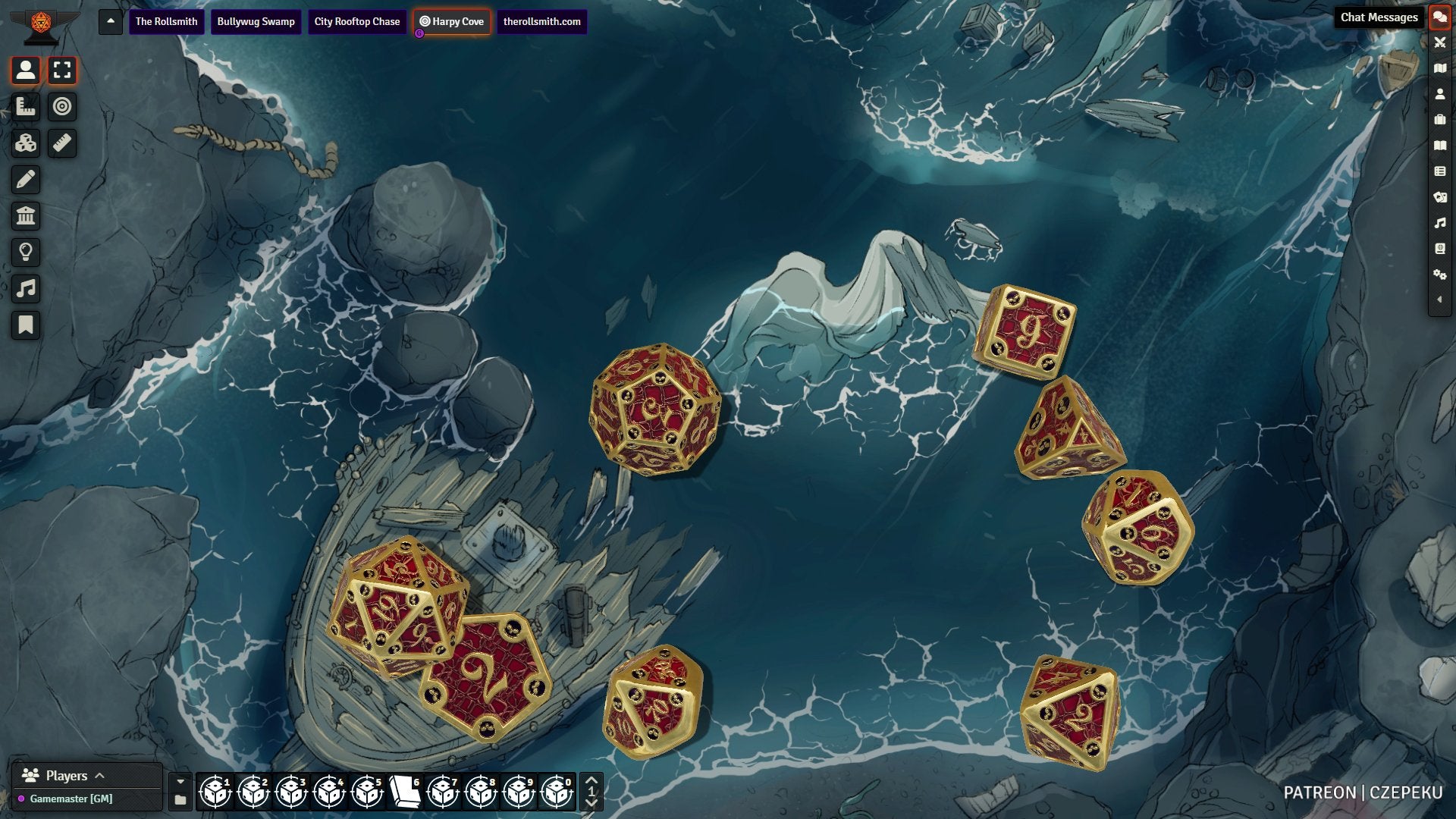Trigger the book macro in slot 6
Viewport: 1456px width, 819px height.
point(405,792)
